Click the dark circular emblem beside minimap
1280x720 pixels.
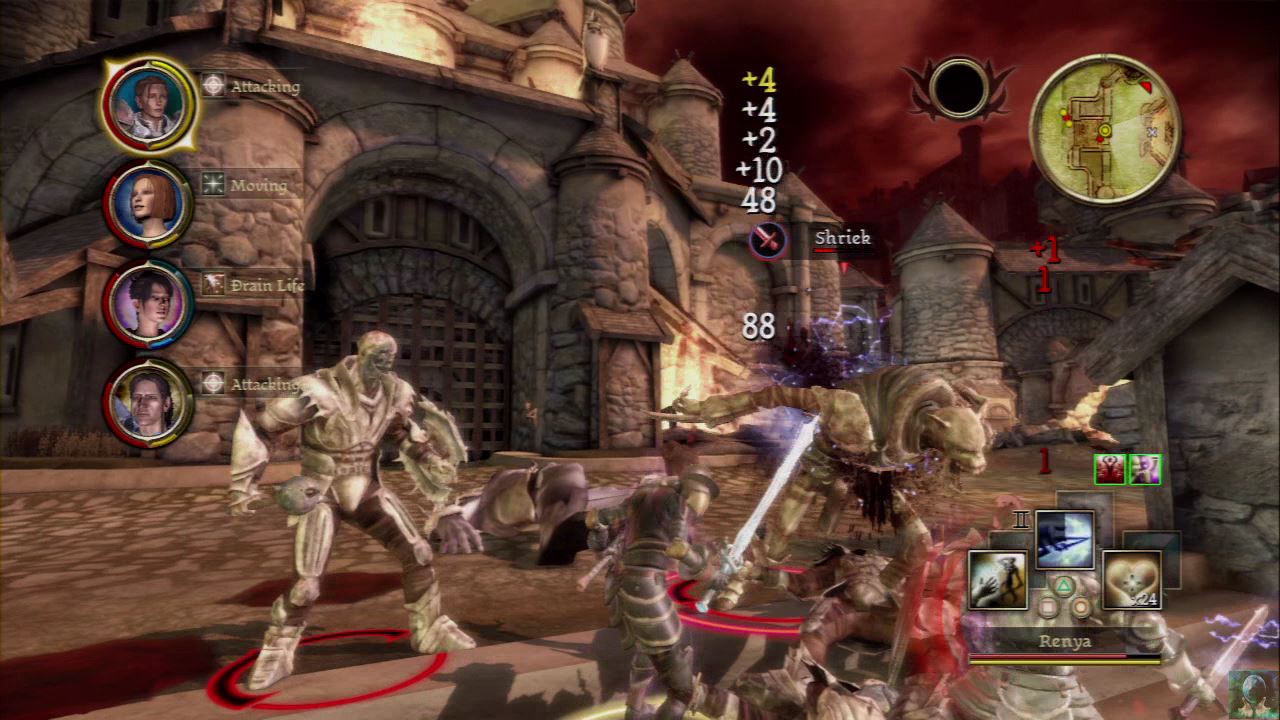click(958, 89)
